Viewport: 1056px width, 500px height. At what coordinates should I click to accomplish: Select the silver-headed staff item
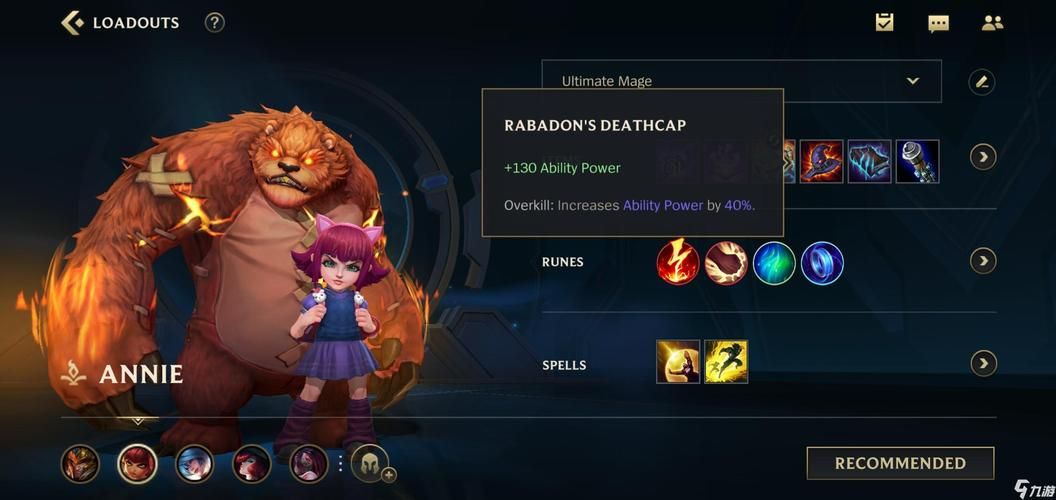917,161
